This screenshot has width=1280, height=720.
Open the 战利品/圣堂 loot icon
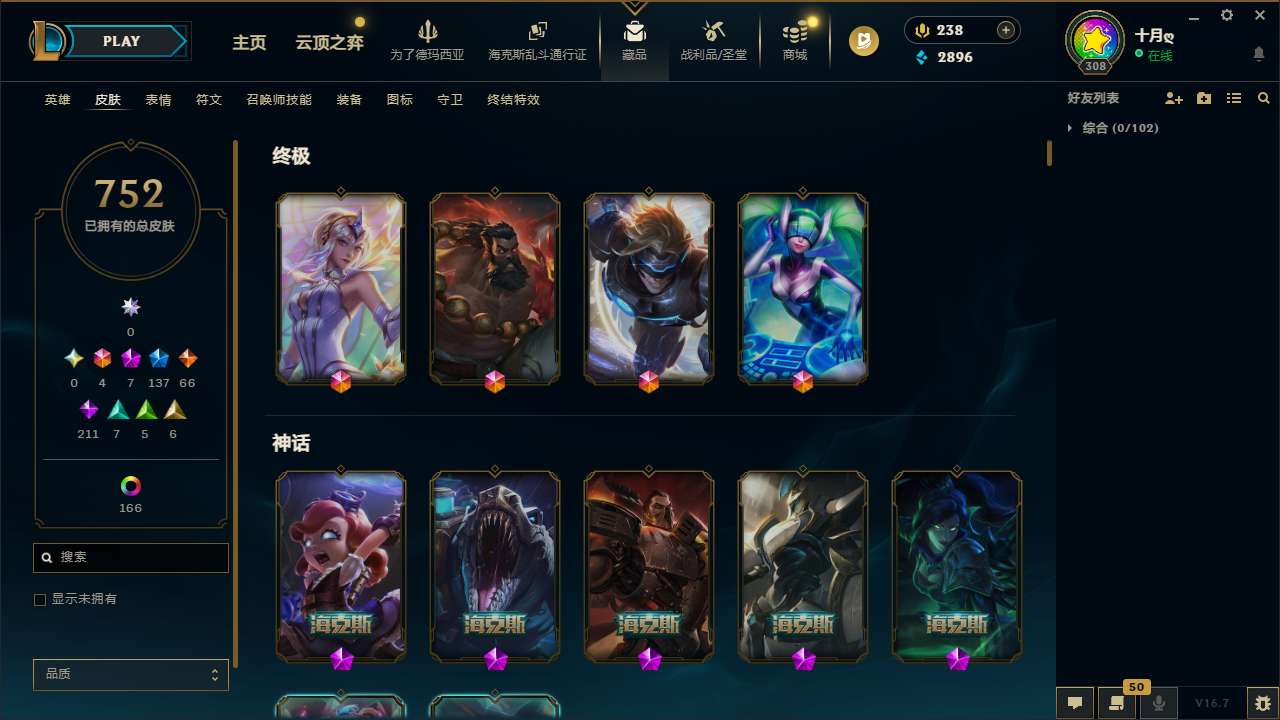[x=713, y=40]
